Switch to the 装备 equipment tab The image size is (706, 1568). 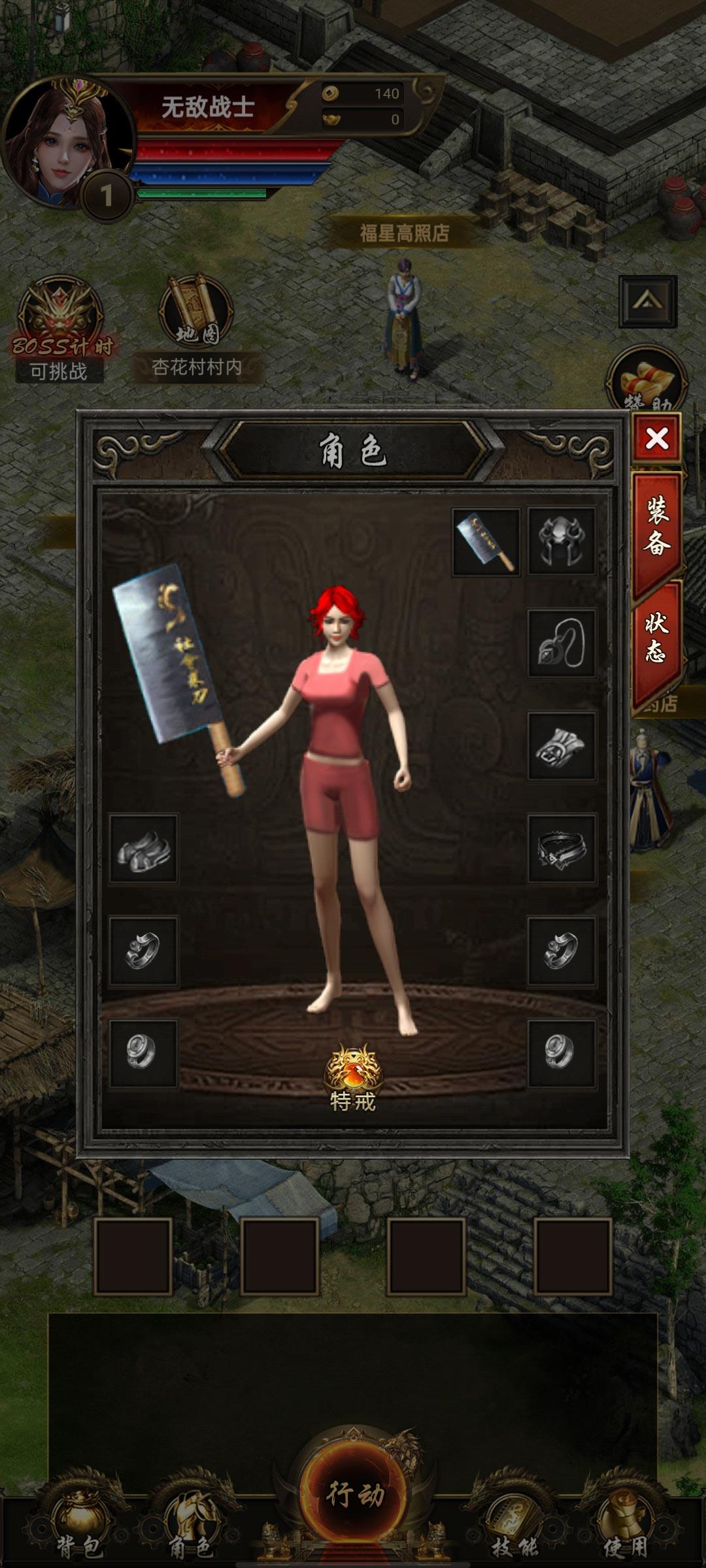pyautogui.click(x=656, y=527)
